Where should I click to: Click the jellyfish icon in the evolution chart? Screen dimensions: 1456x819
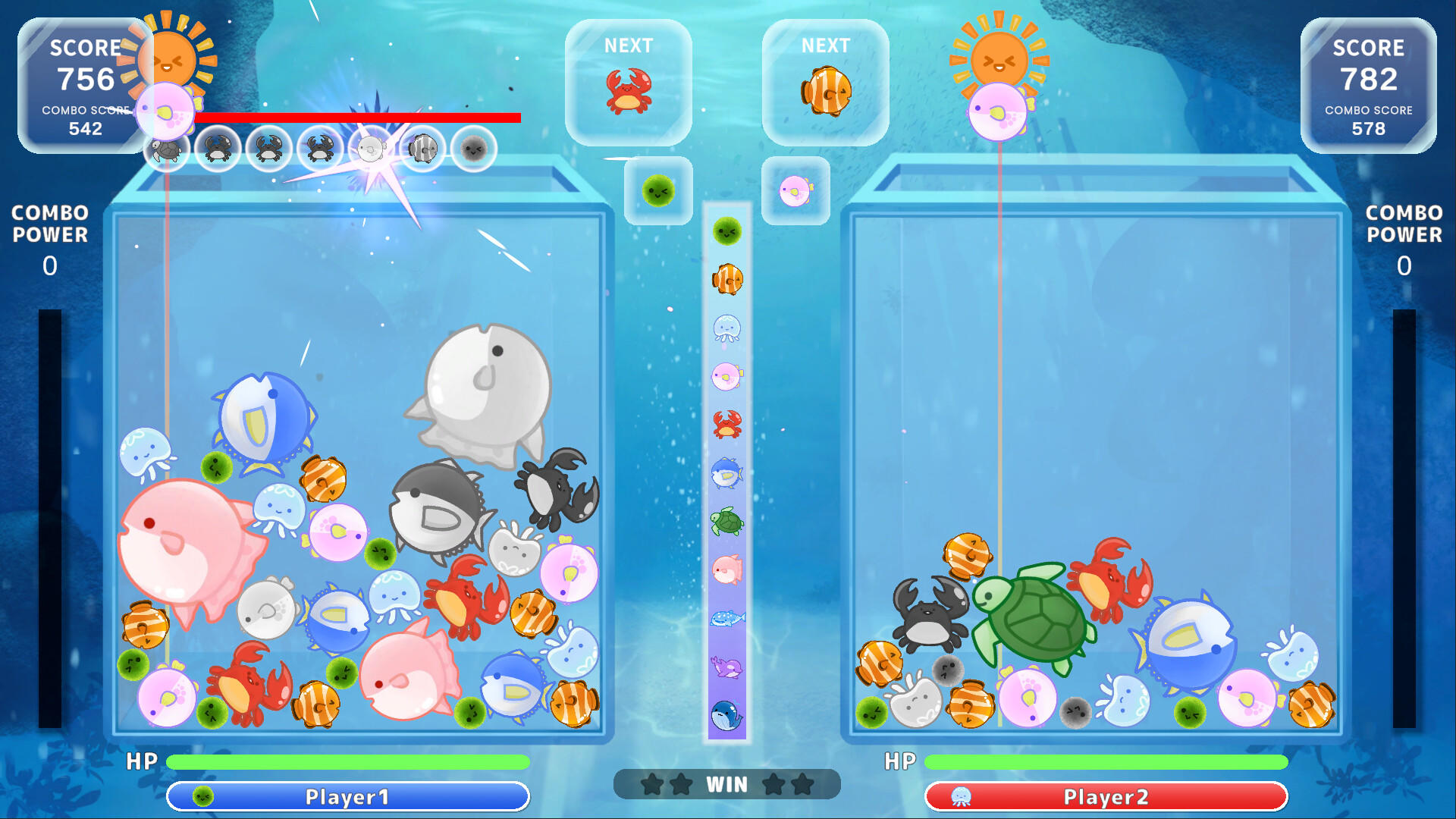[x=726, y=326]
